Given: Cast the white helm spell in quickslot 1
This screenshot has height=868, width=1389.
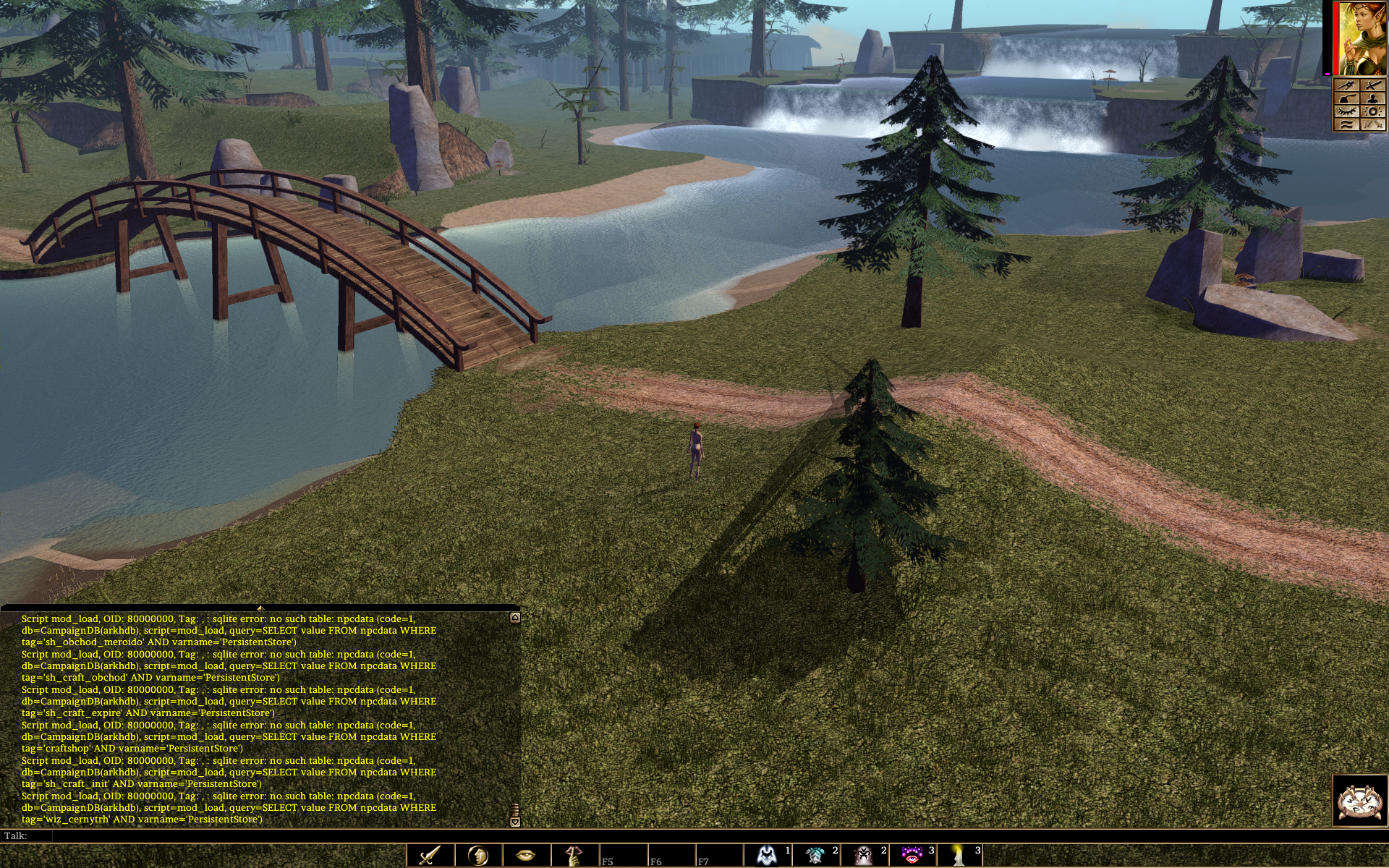Looking at the screenshot, I should [x=766, y=855].
